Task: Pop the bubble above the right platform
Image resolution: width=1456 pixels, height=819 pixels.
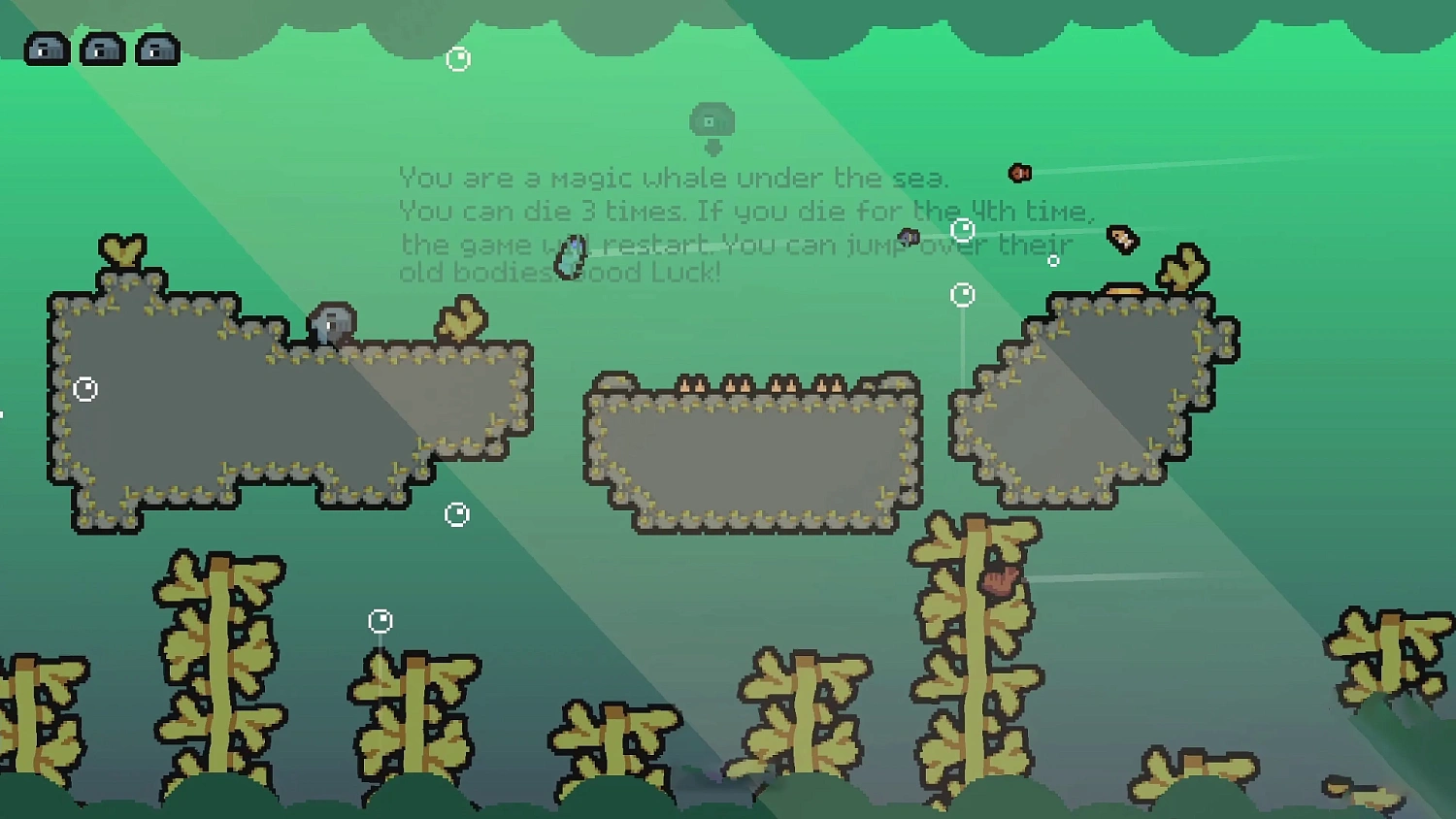Action: click(962, 293)
